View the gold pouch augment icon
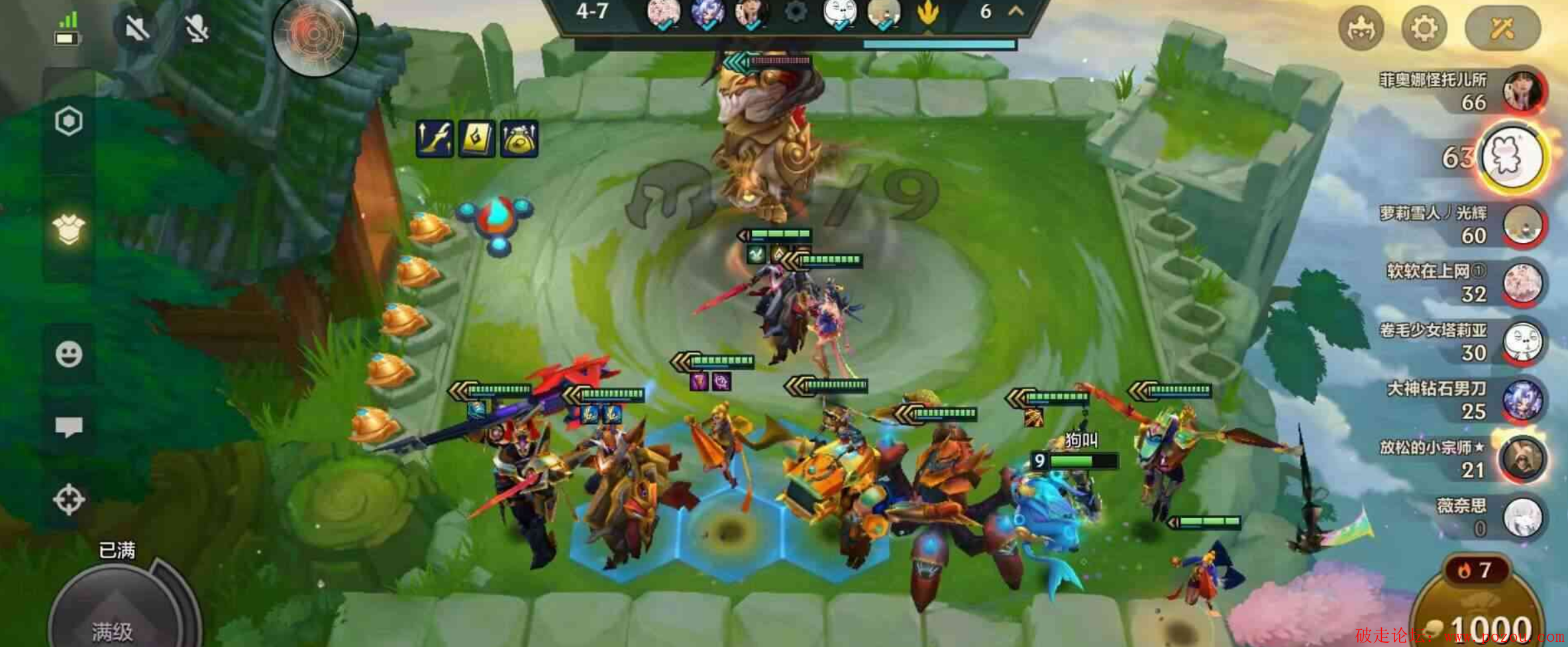Screen dimensions: 1568x647 pos(519,139)
